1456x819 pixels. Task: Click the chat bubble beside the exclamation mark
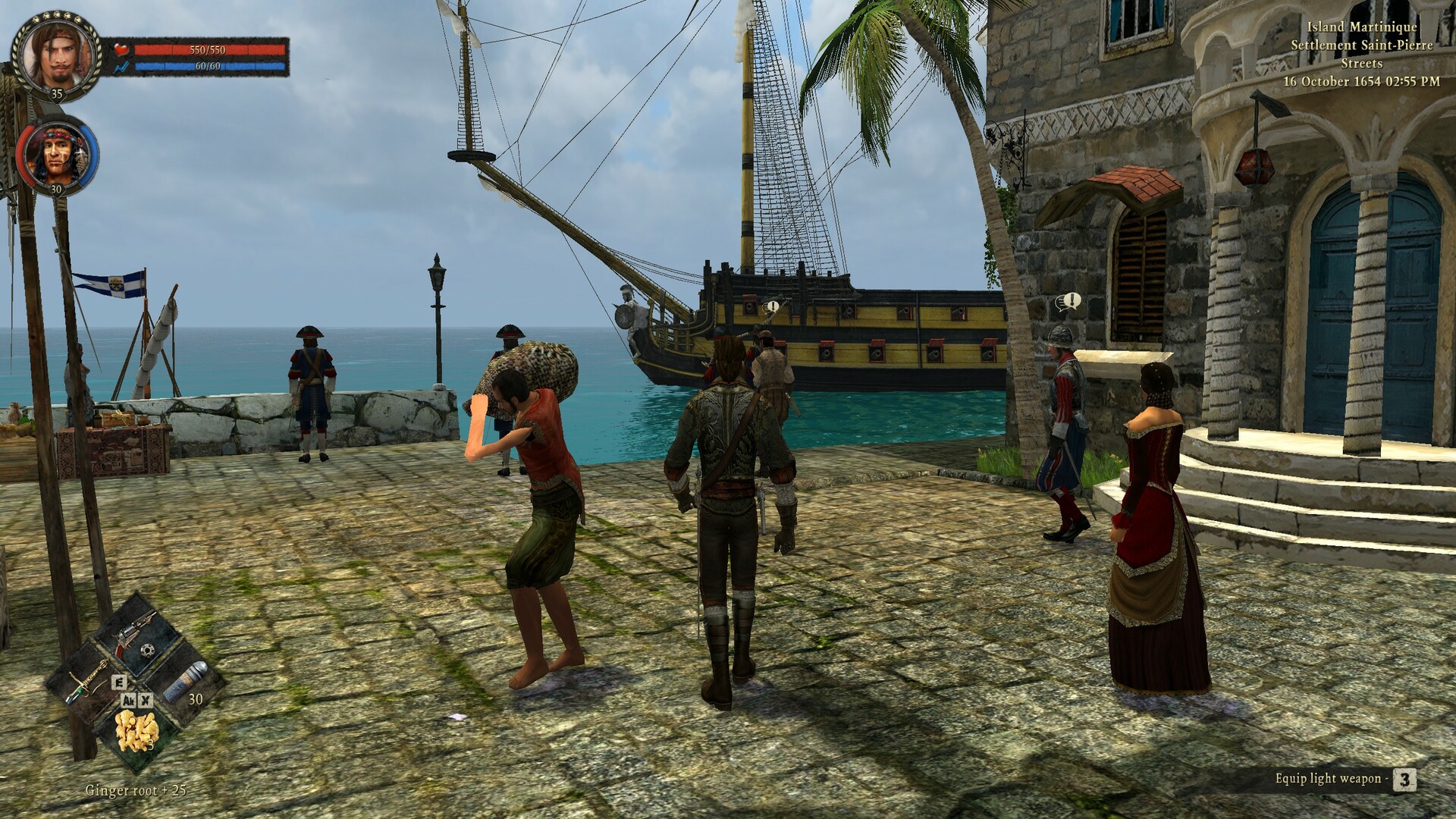coord(1062,302)
